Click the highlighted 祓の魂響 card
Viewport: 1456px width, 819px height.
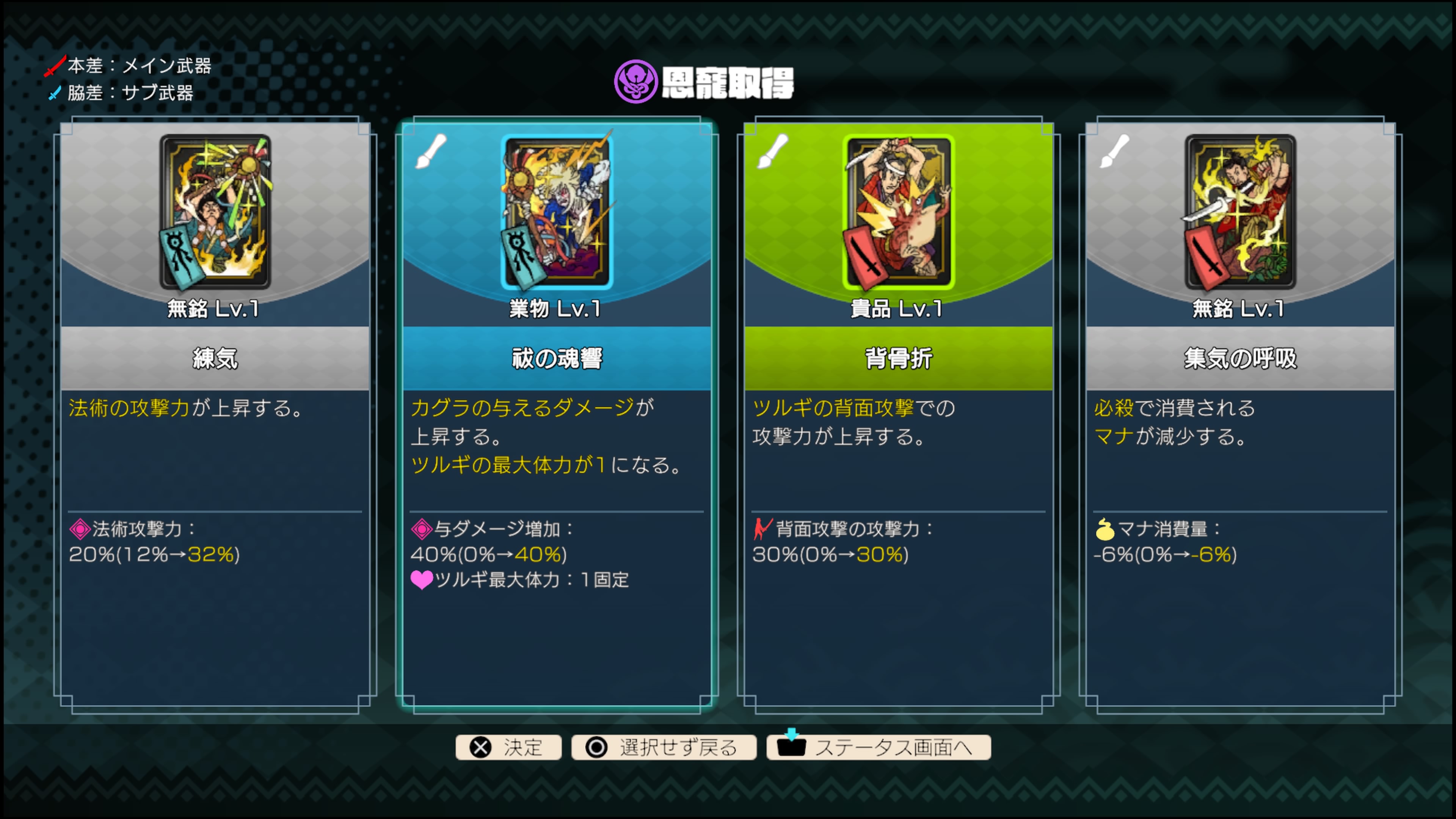click(556, 395)
